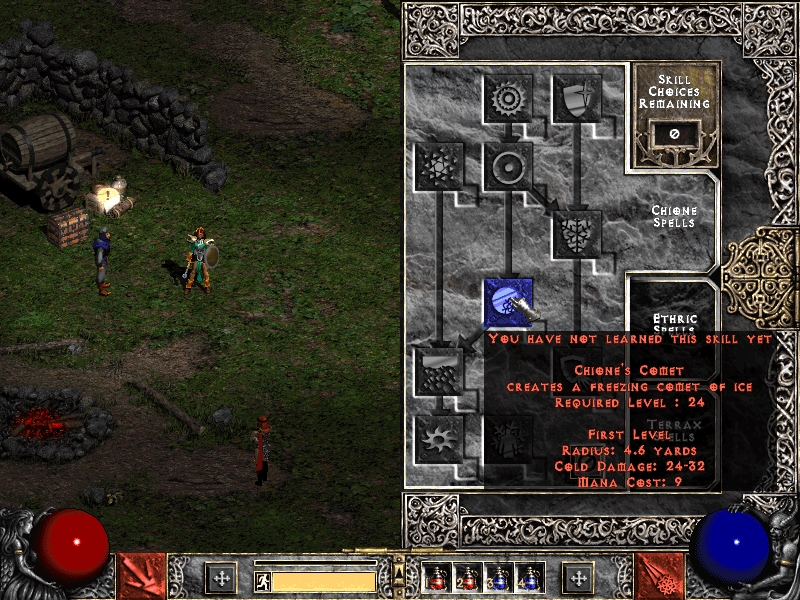Toggle the run/walk button
Screen dimensions: 800x600
262,581
